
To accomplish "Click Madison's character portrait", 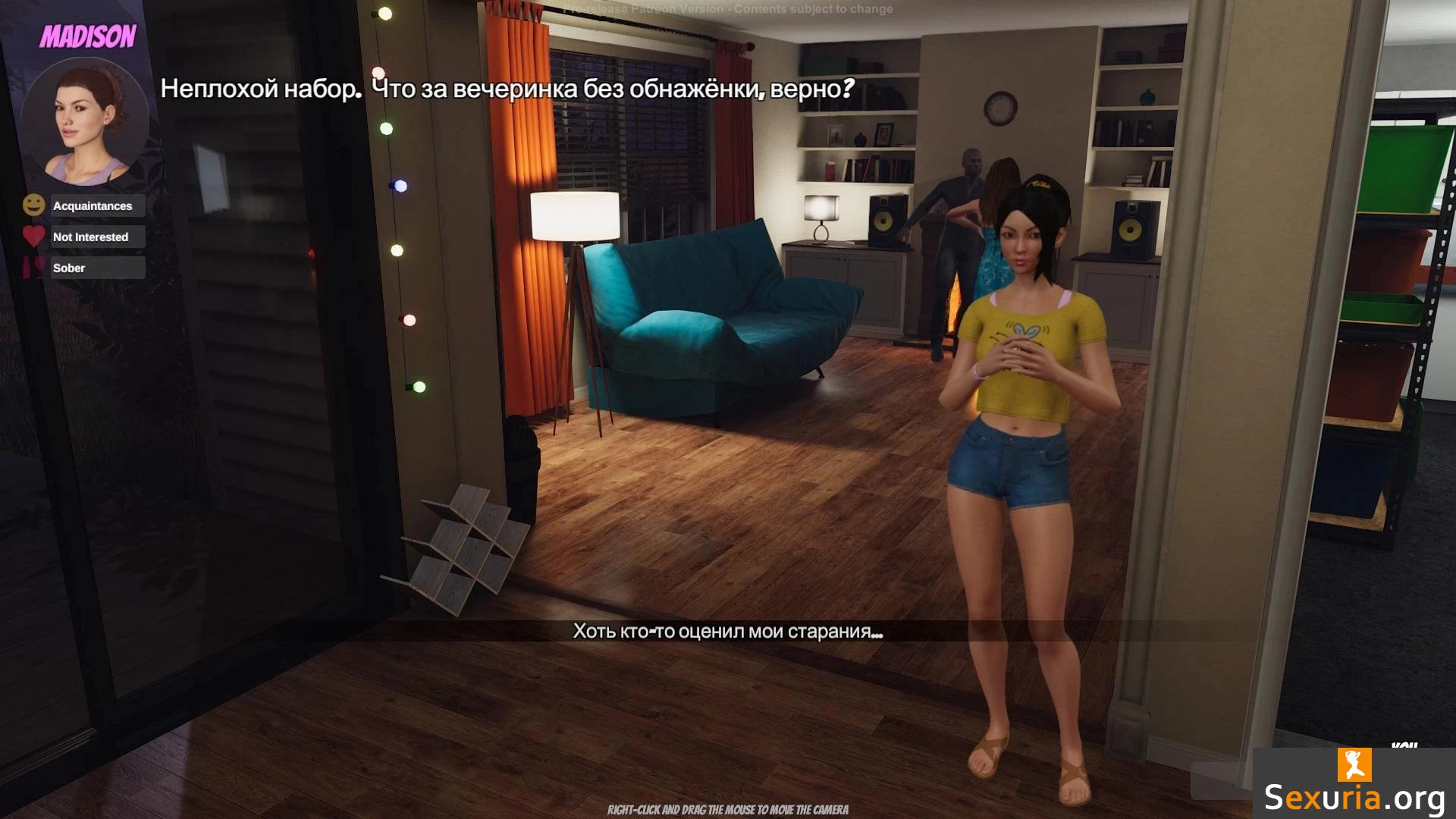I will pos(85,121).
